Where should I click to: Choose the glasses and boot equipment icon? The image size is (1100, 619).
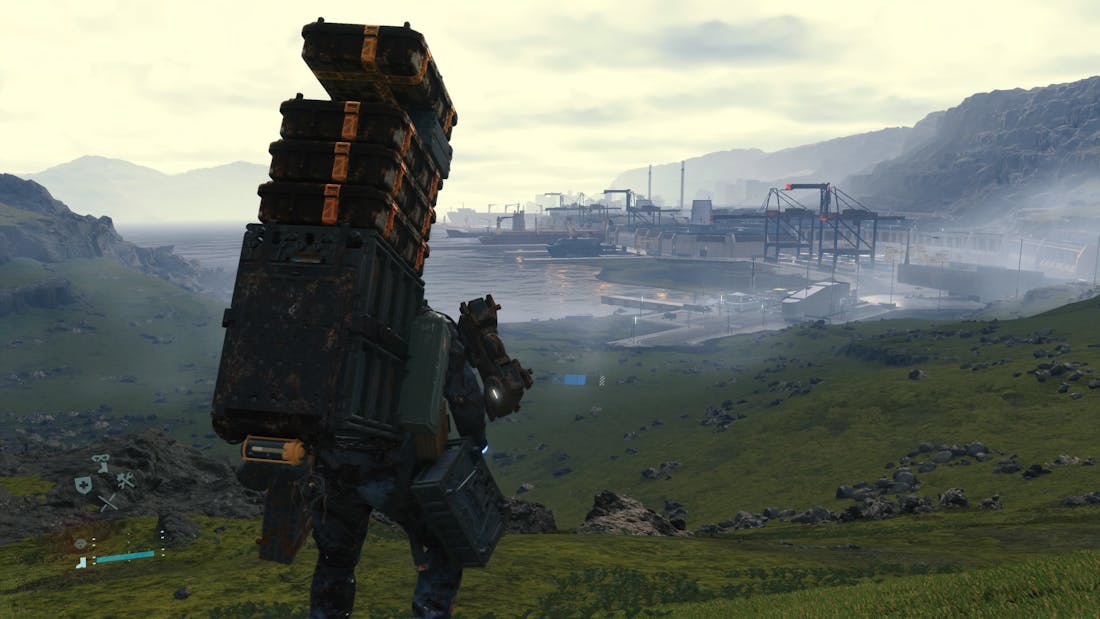pos(101,463)
